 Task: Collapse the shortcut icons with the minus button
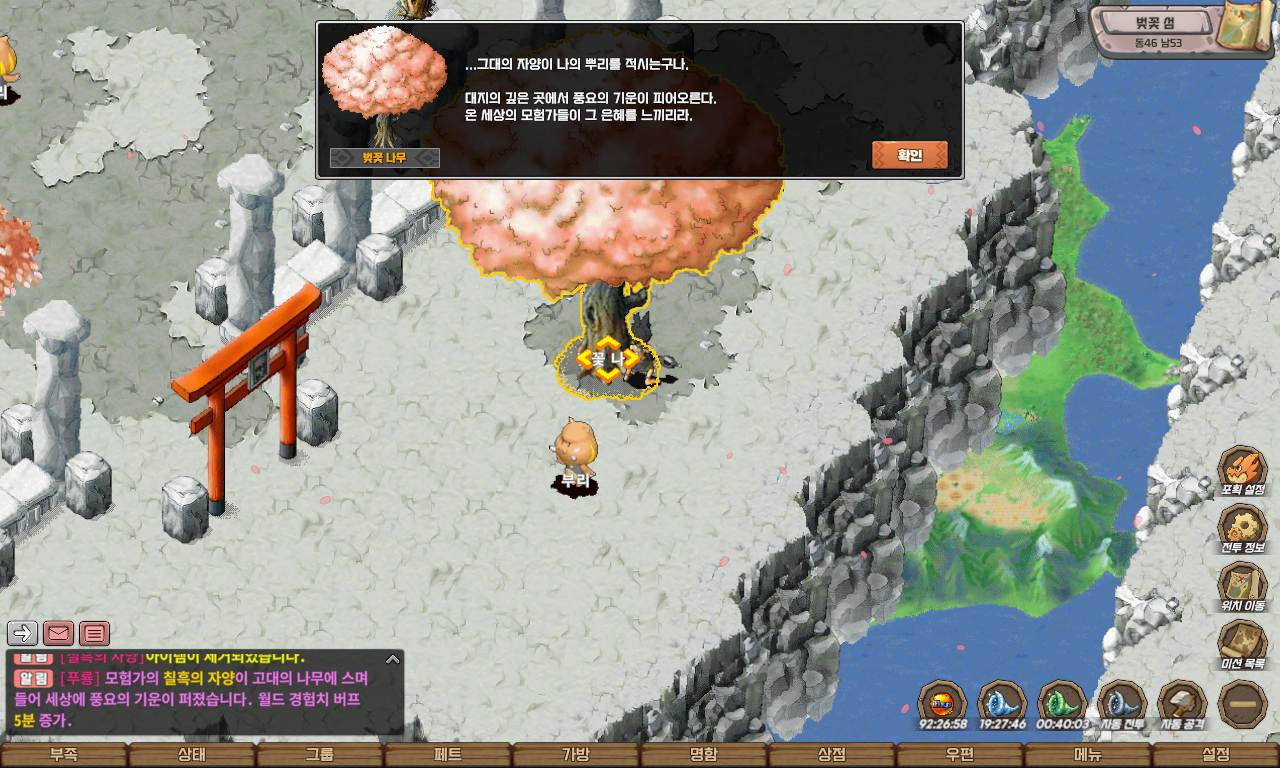(x=1243, y=703)
